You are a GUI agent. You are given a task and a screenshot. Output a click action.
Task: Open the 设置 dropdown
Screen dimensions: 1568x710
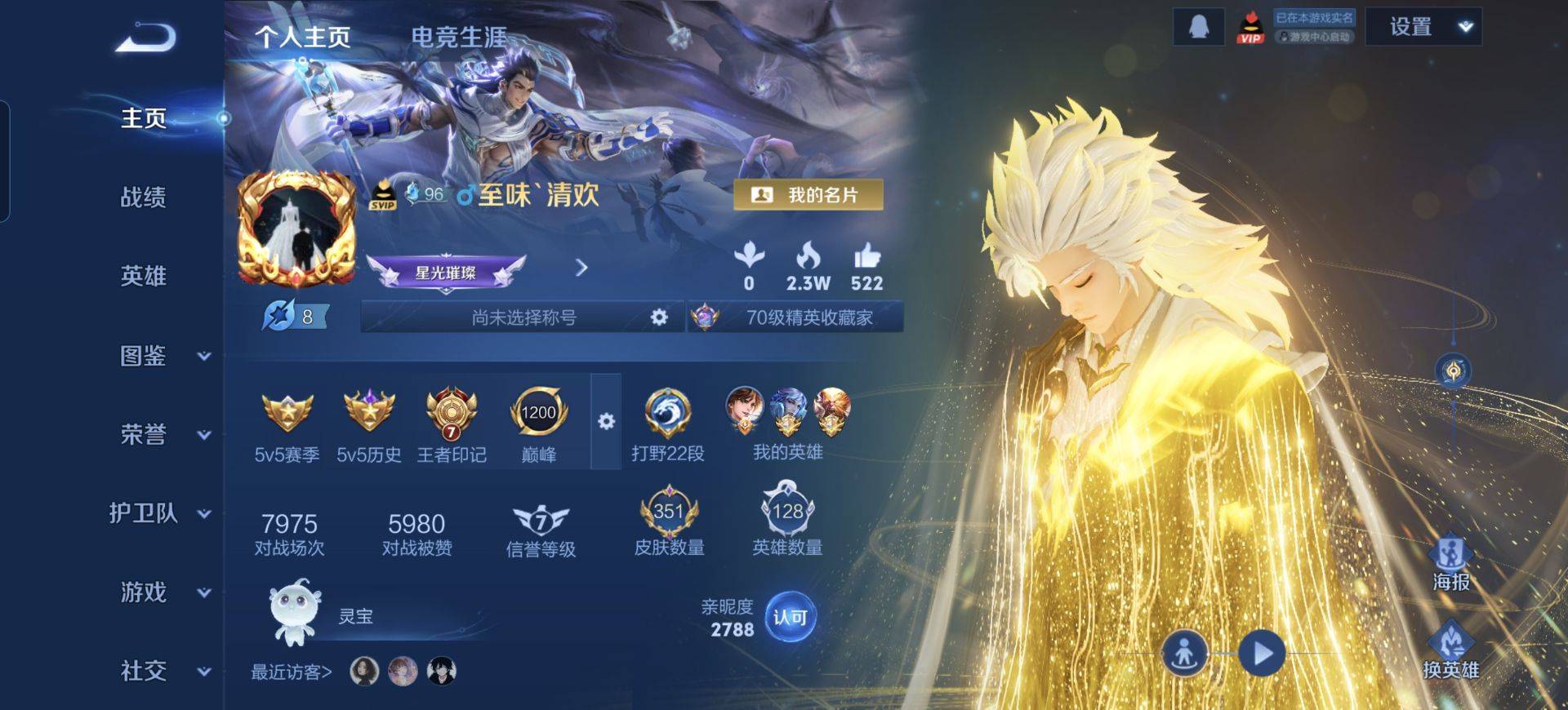click(x=1423, y=27)
